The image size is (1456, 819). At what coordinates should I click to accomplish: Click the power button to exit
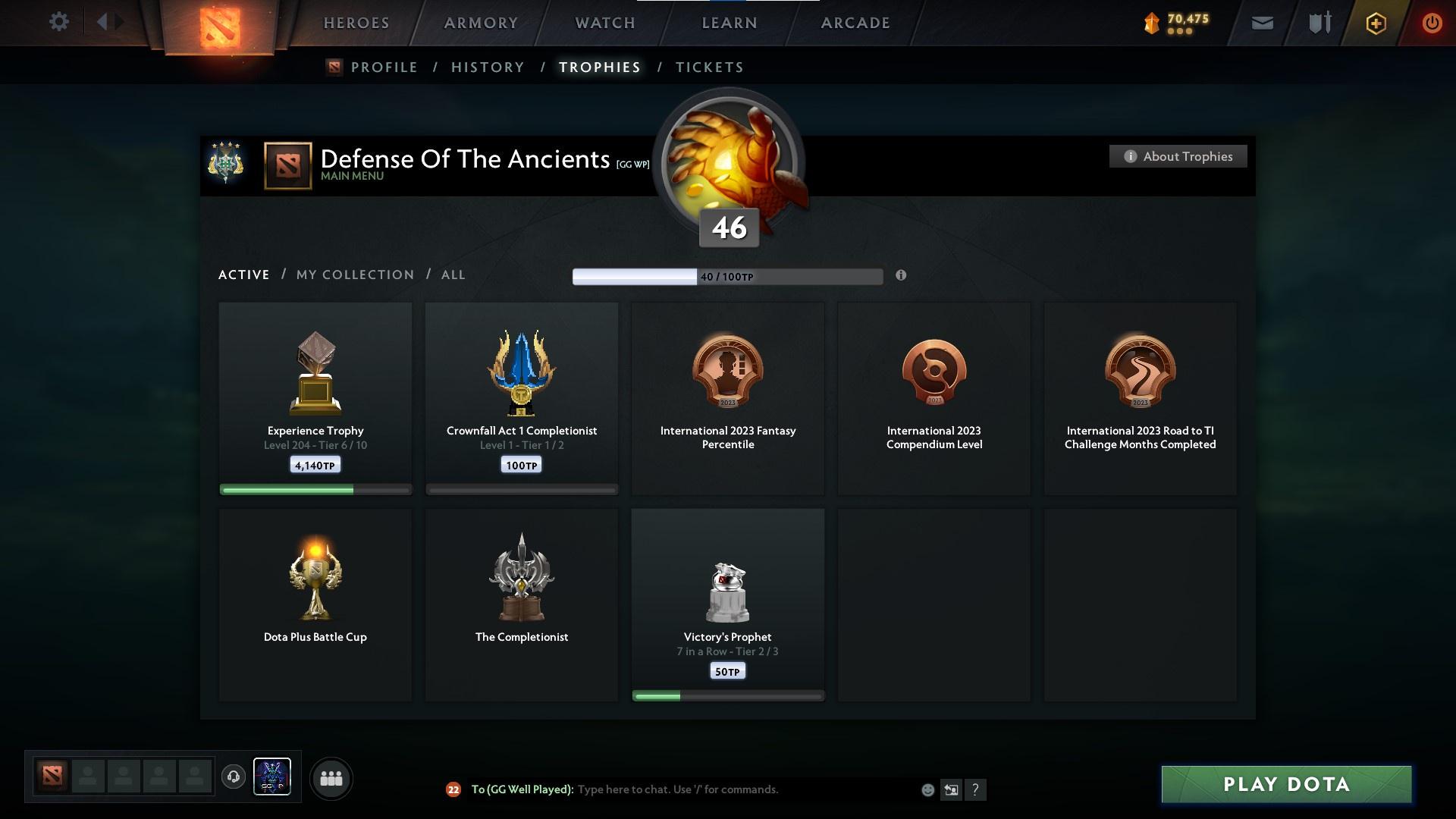tap(1432, 23)
